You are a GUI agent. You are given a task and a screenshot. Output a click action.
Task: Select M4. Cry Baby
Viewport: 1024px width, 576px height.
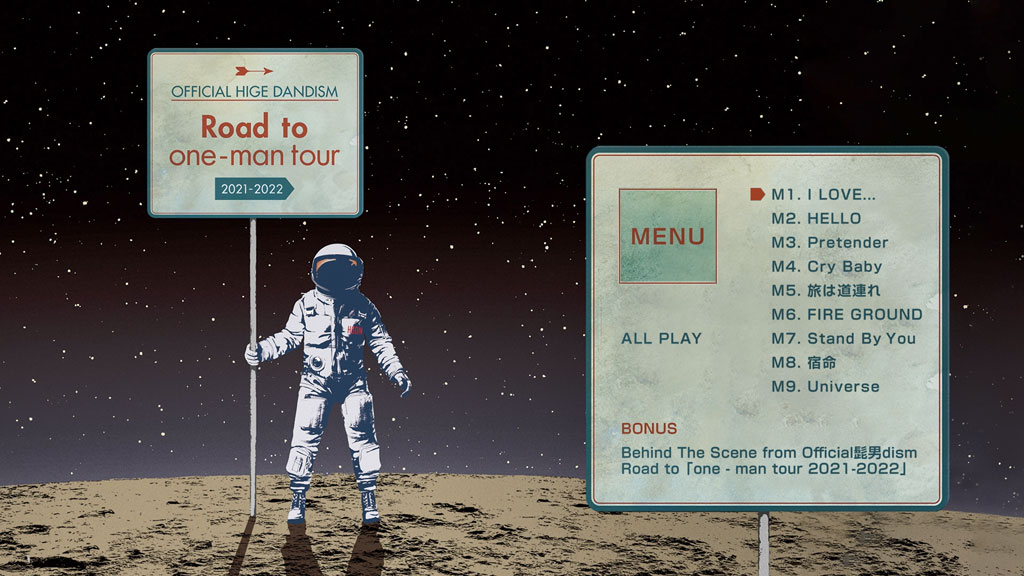[x=826, y=266]
